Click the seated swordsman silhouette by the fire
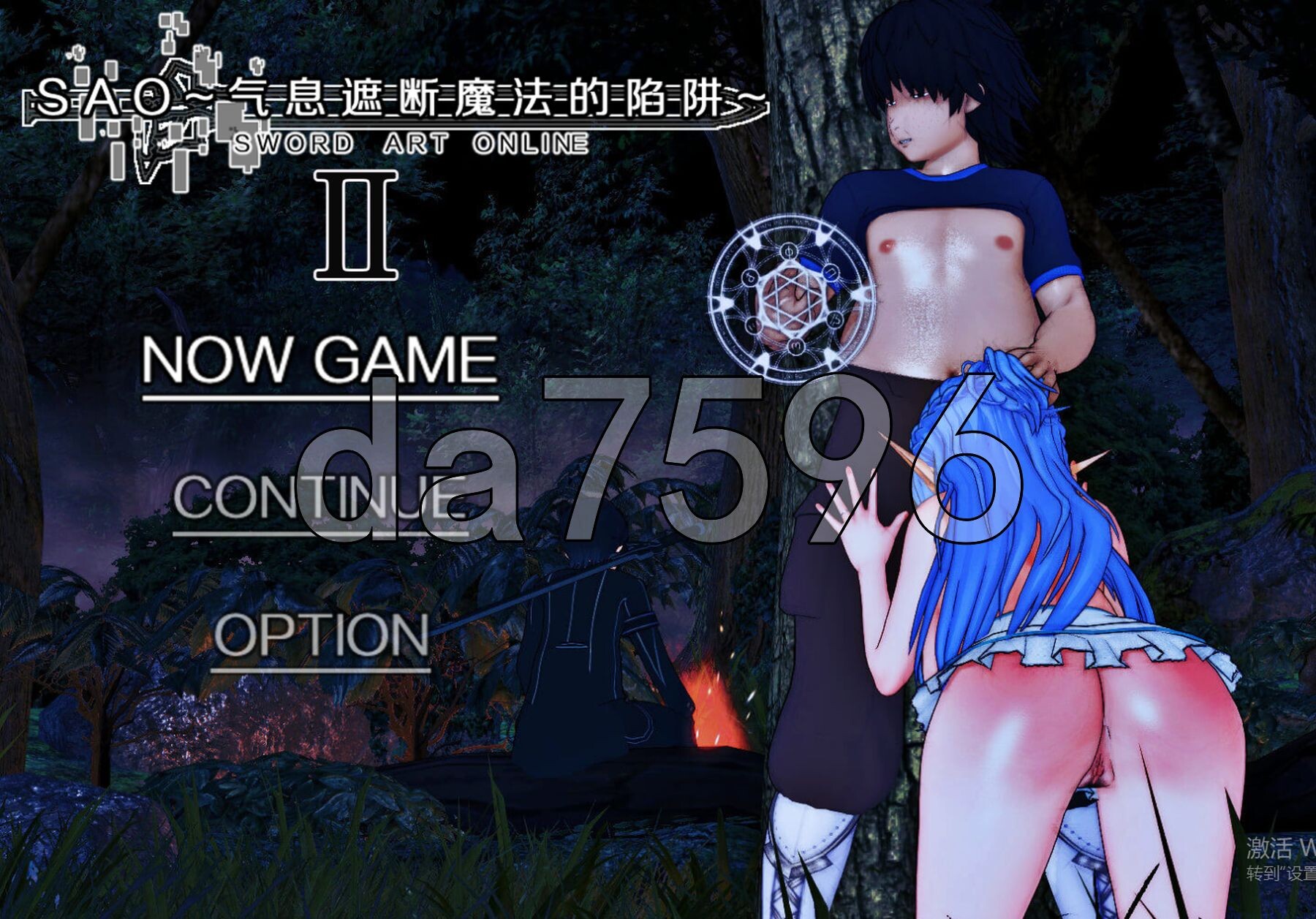Viewport: 1316px width, 919px height. (x=585, y=658)
